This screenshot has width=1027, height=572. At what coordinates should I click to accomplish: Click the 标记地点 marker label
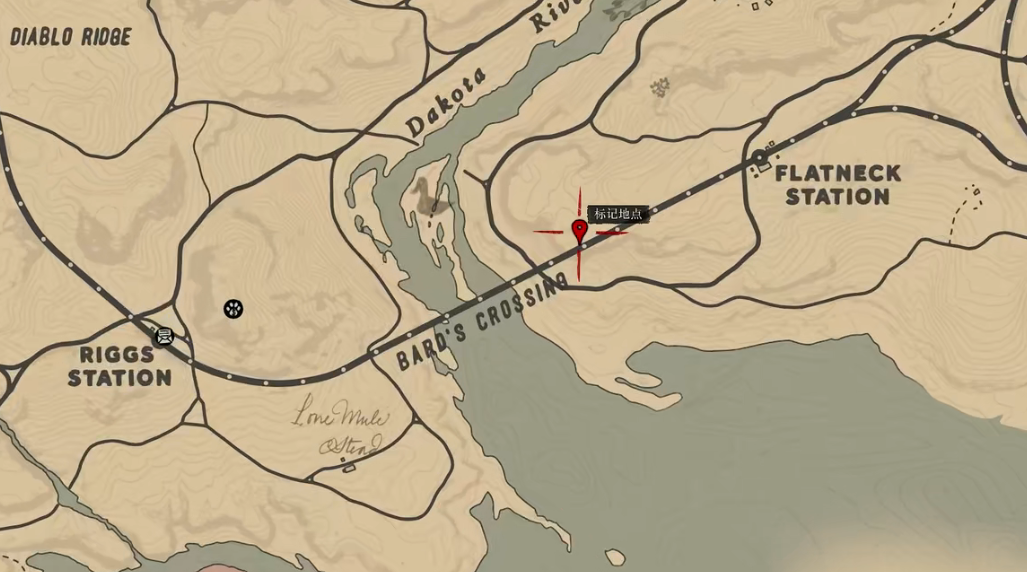(618, 214)
